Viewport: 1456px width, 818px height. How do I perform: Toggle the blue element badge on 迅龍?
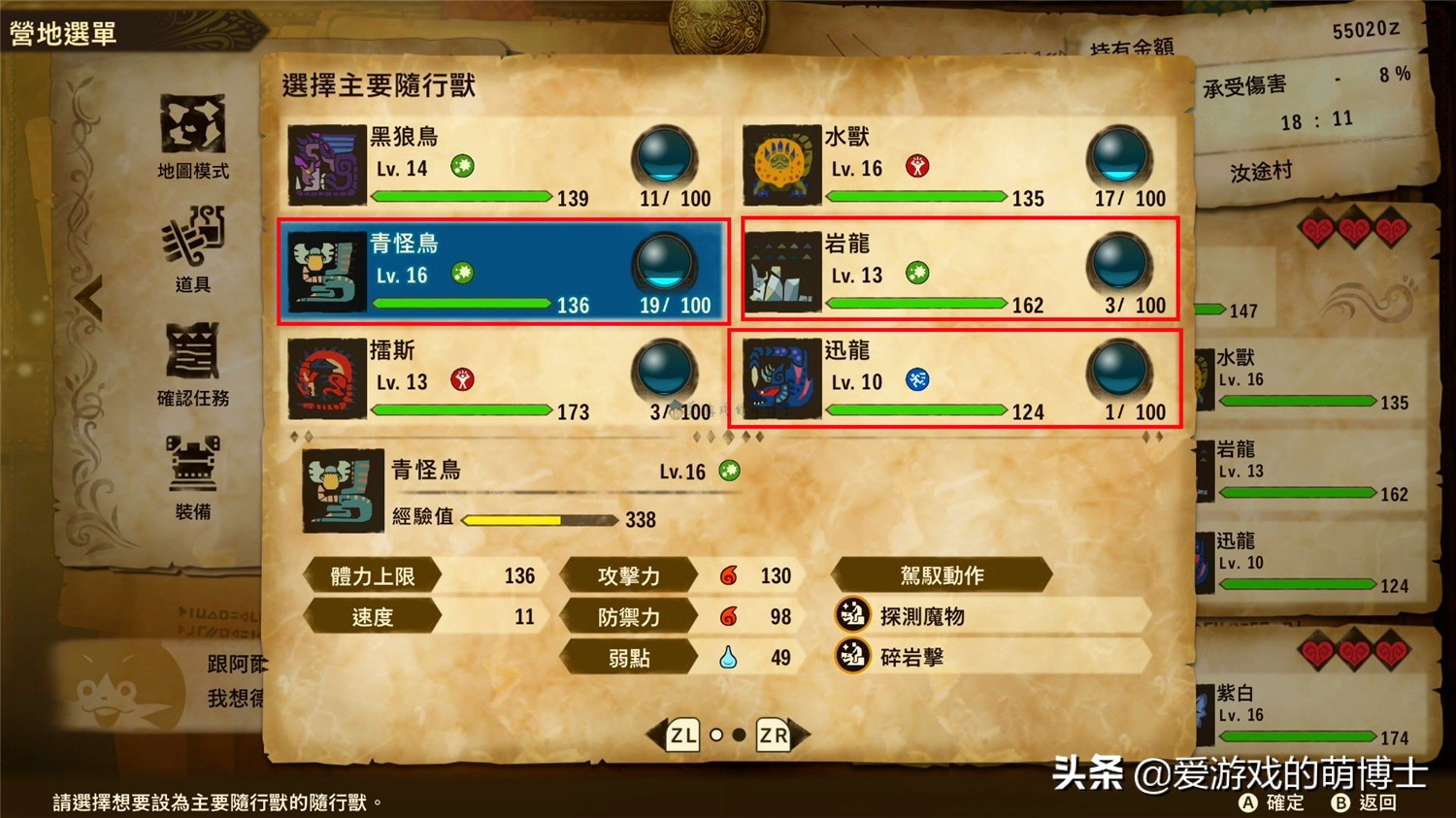[917, 380]
